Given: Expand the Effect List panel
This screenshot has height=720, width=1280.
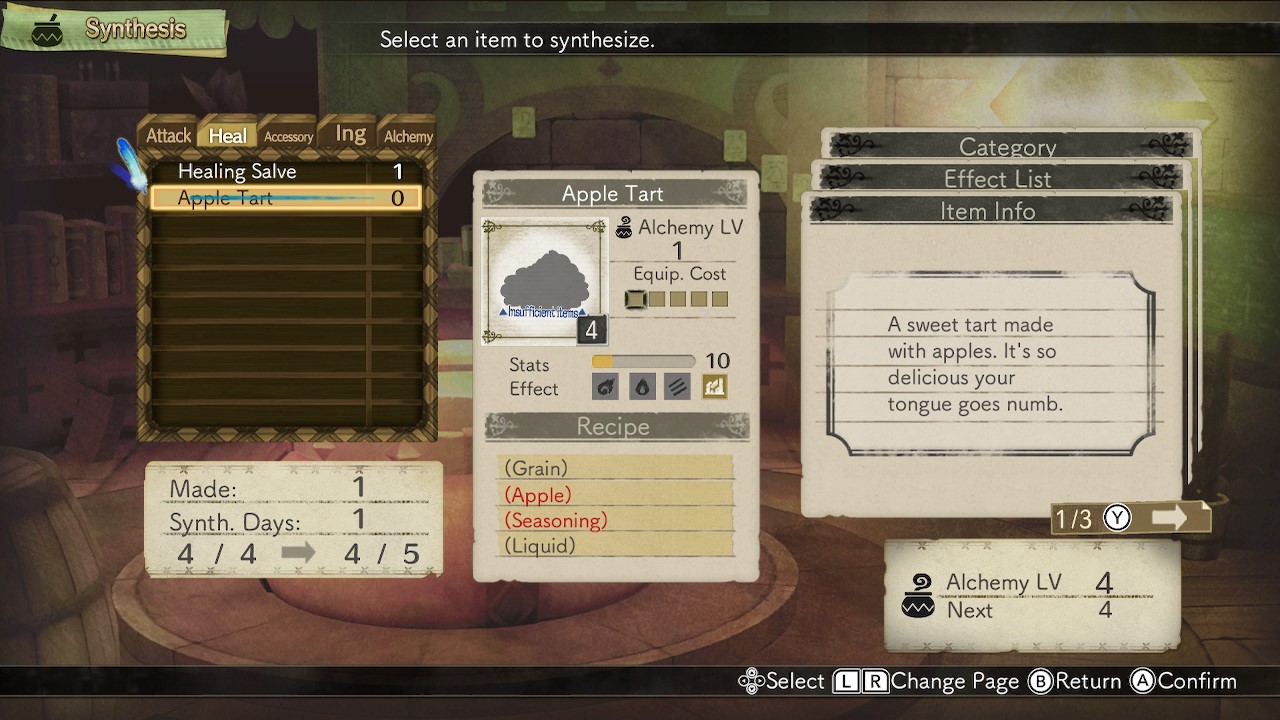Looking at the screenshot, I should [999, 178].
